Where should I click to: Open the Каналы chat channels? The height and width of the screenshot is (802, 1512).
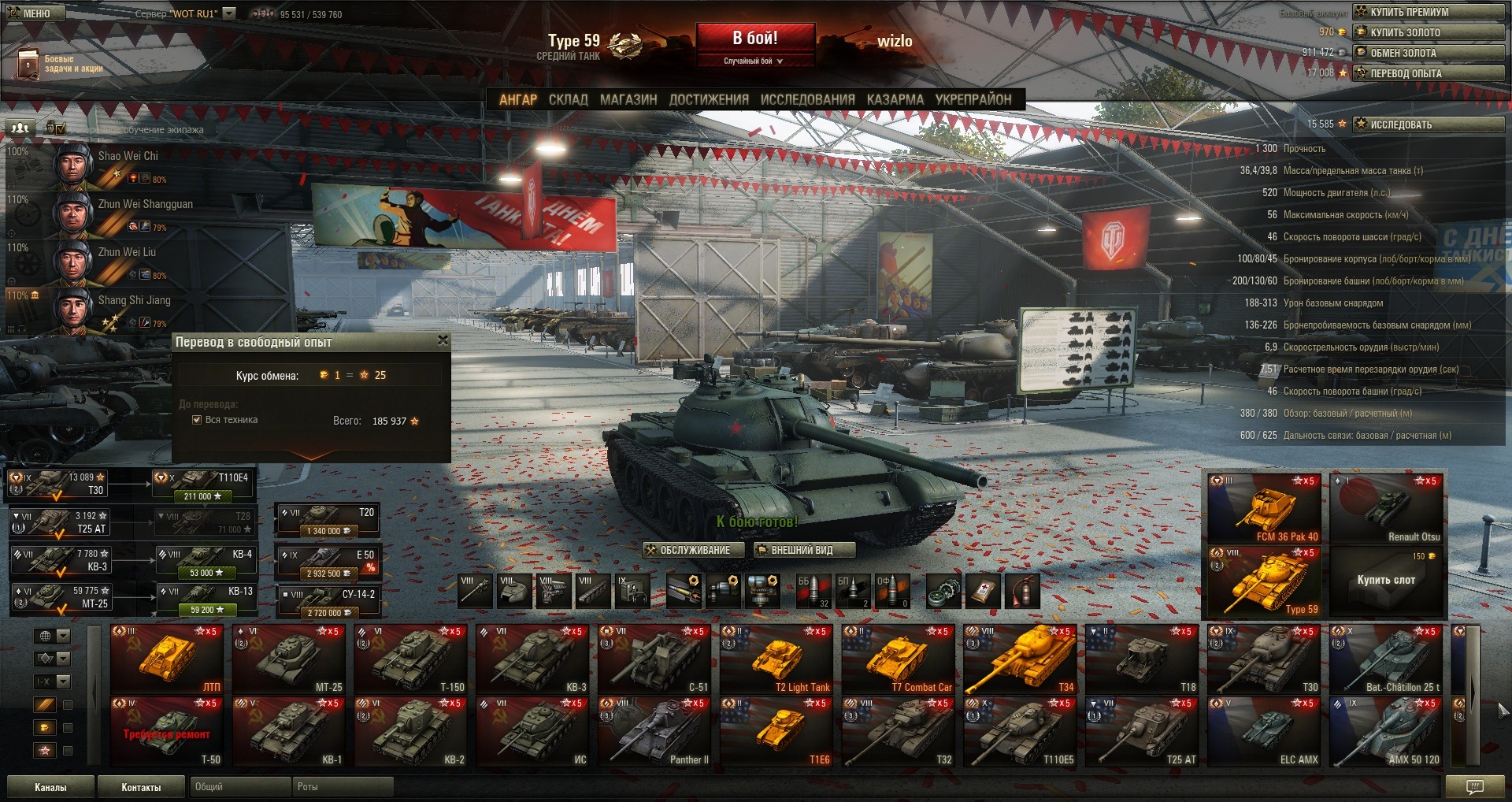pyautogui.click(x=50, y=787)
